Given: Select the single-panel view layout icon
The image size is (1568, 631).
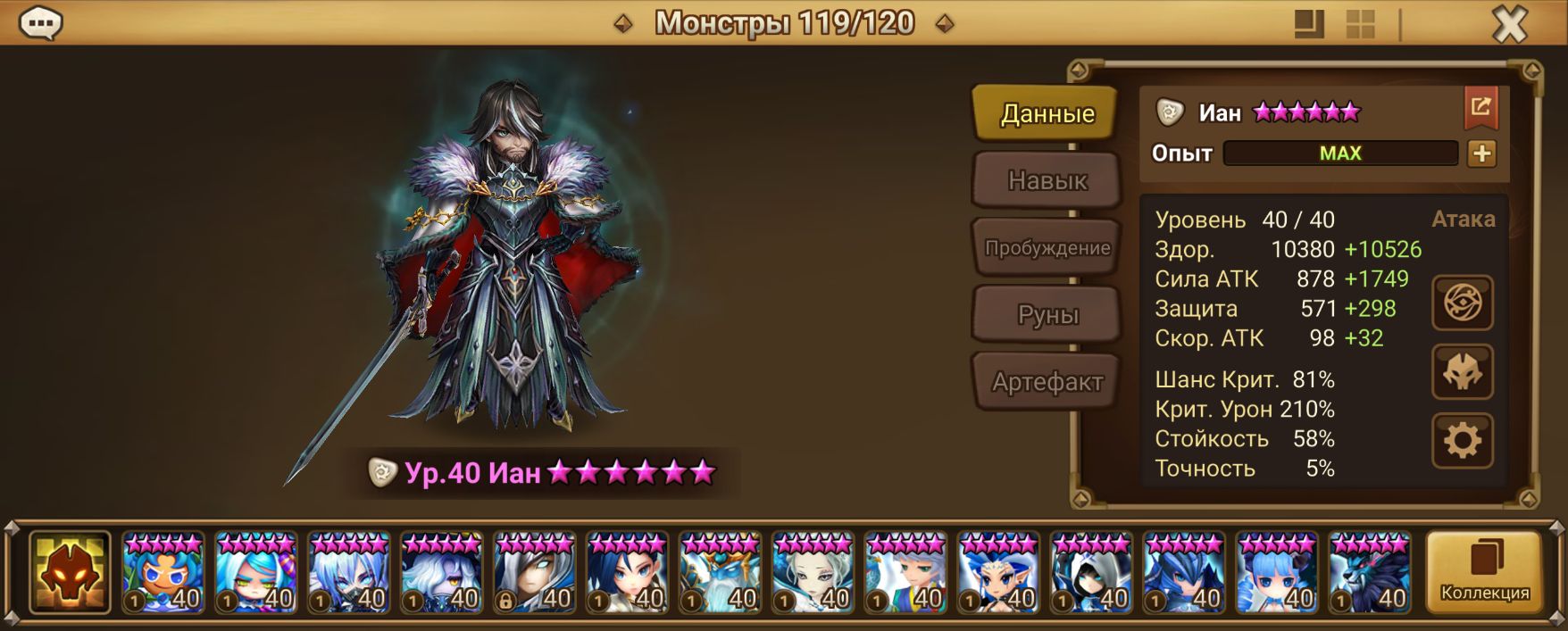Looking at the screenshot, I should [1309, 24].
